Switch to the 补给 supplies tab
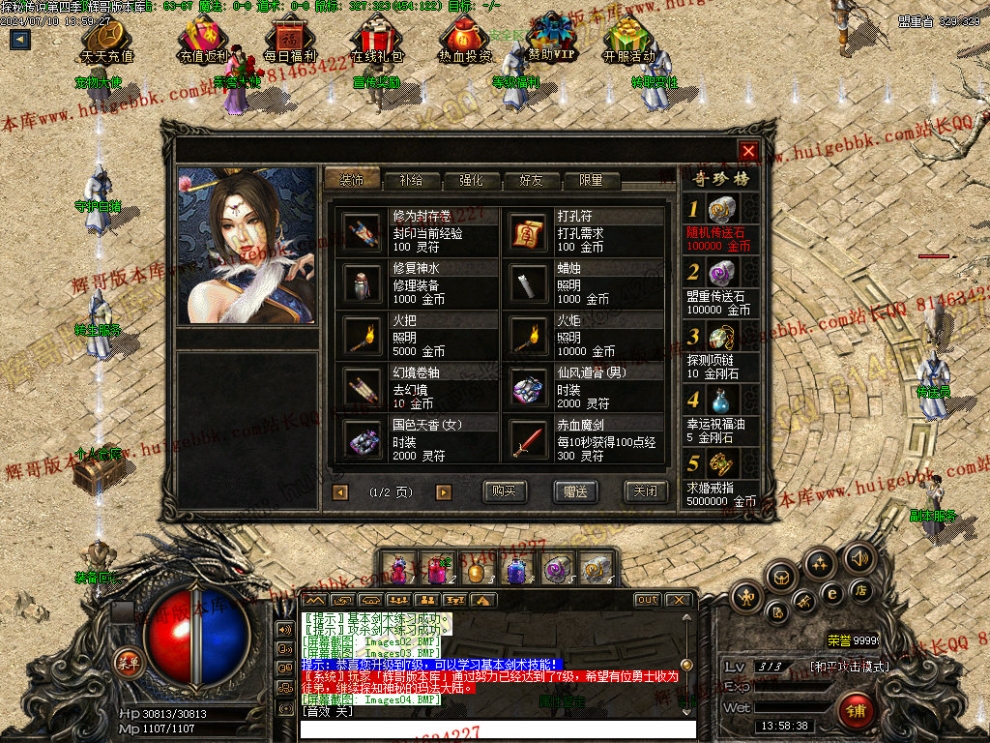Viewport: 990px width, 743px height. point(411,181)
